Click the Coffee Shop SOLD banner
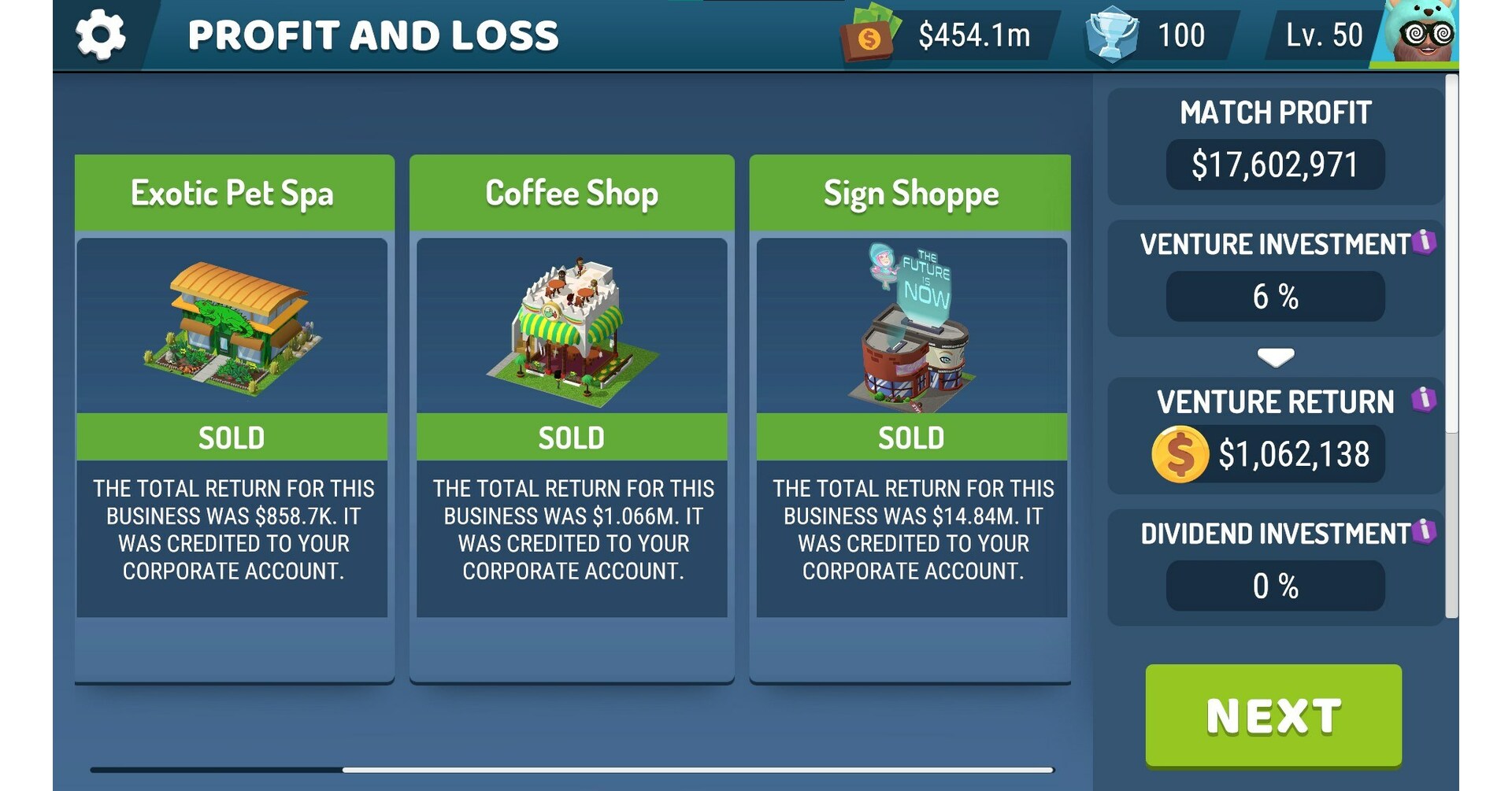Screen dimensions: 1512x791 pos(573,438)
